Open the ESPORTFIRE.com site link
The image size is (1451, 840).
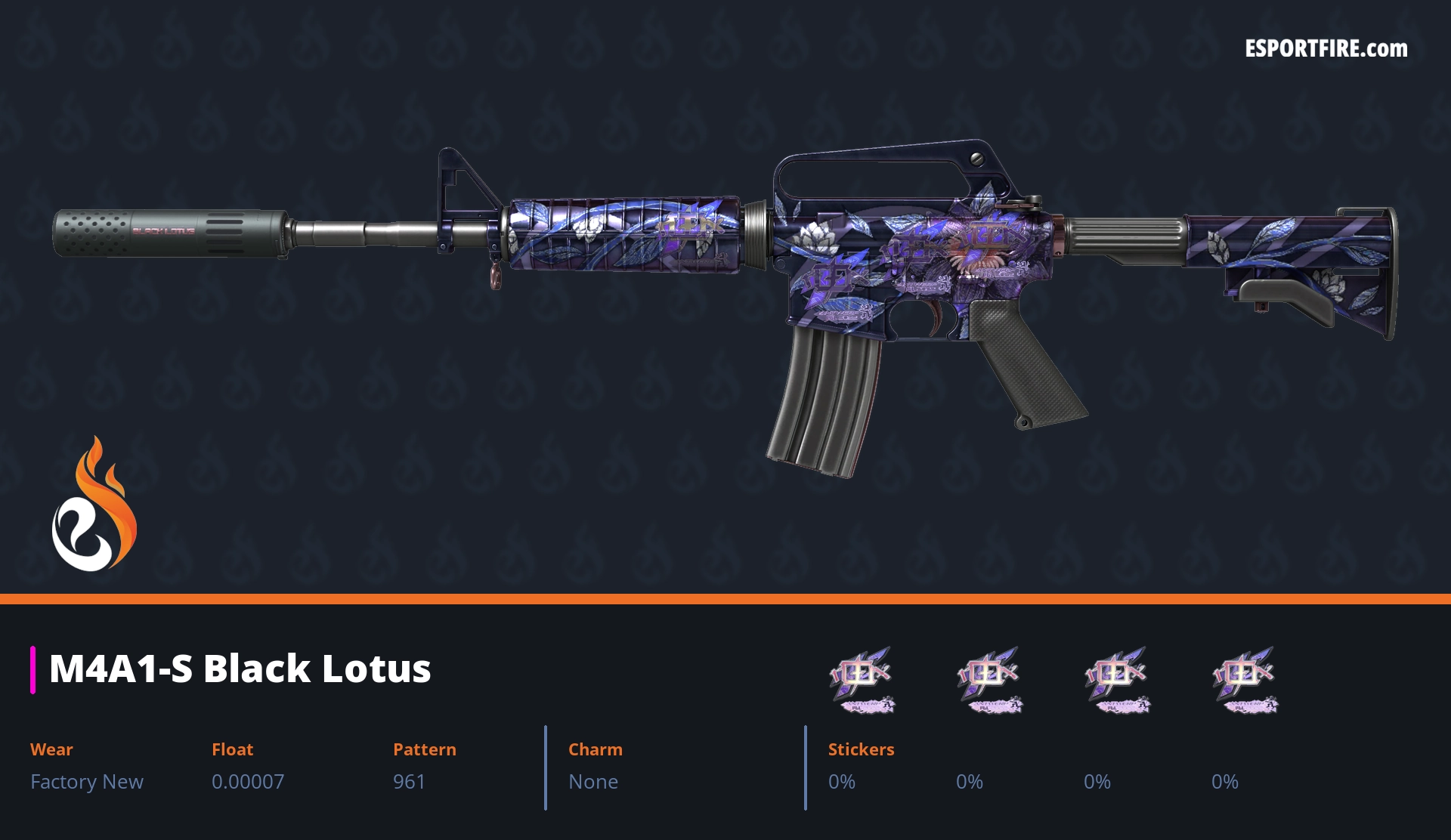(x=1326, y=49)
